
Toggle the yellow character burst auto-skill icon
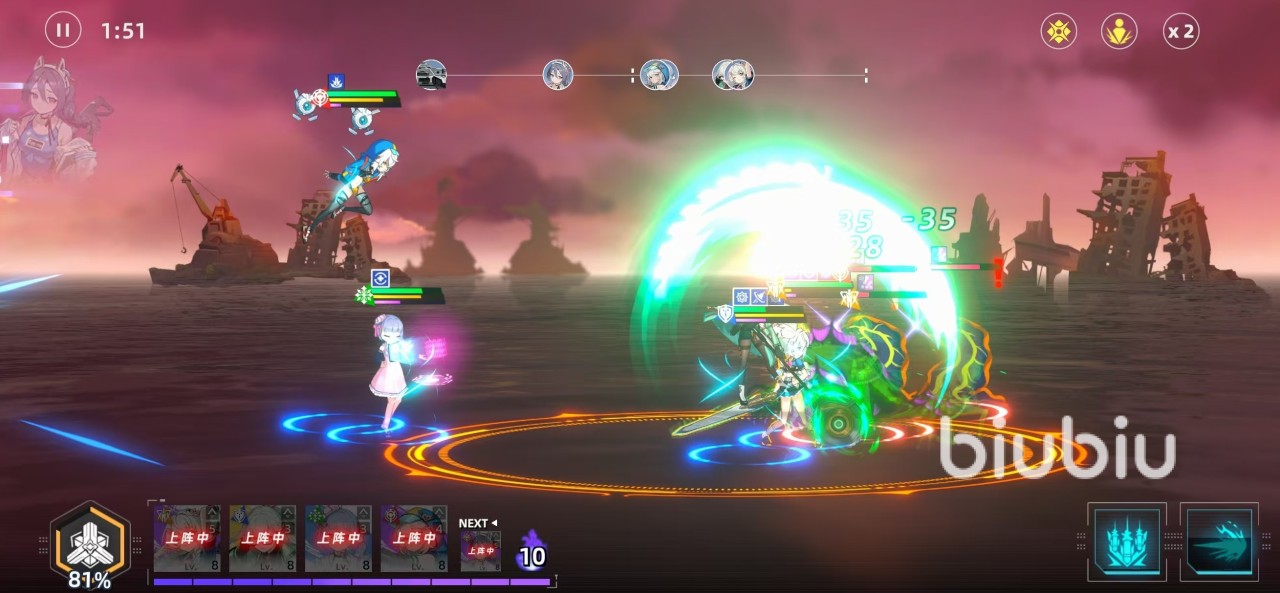(x=1119, y=31)
